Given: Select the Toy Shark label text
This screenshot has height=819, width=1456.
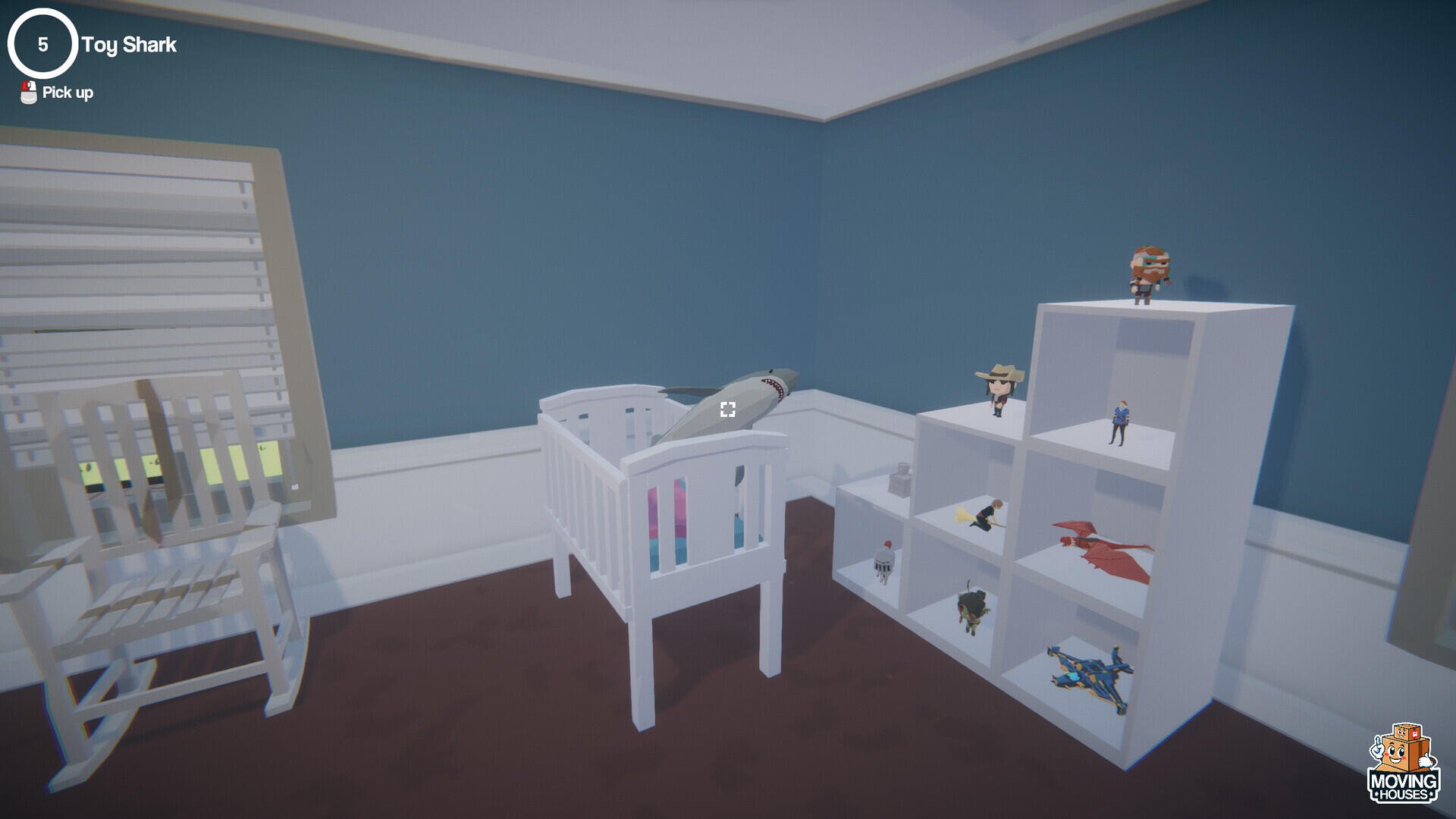Looking at the screenshot, I should pyautogui.click(x=128, y=45).
